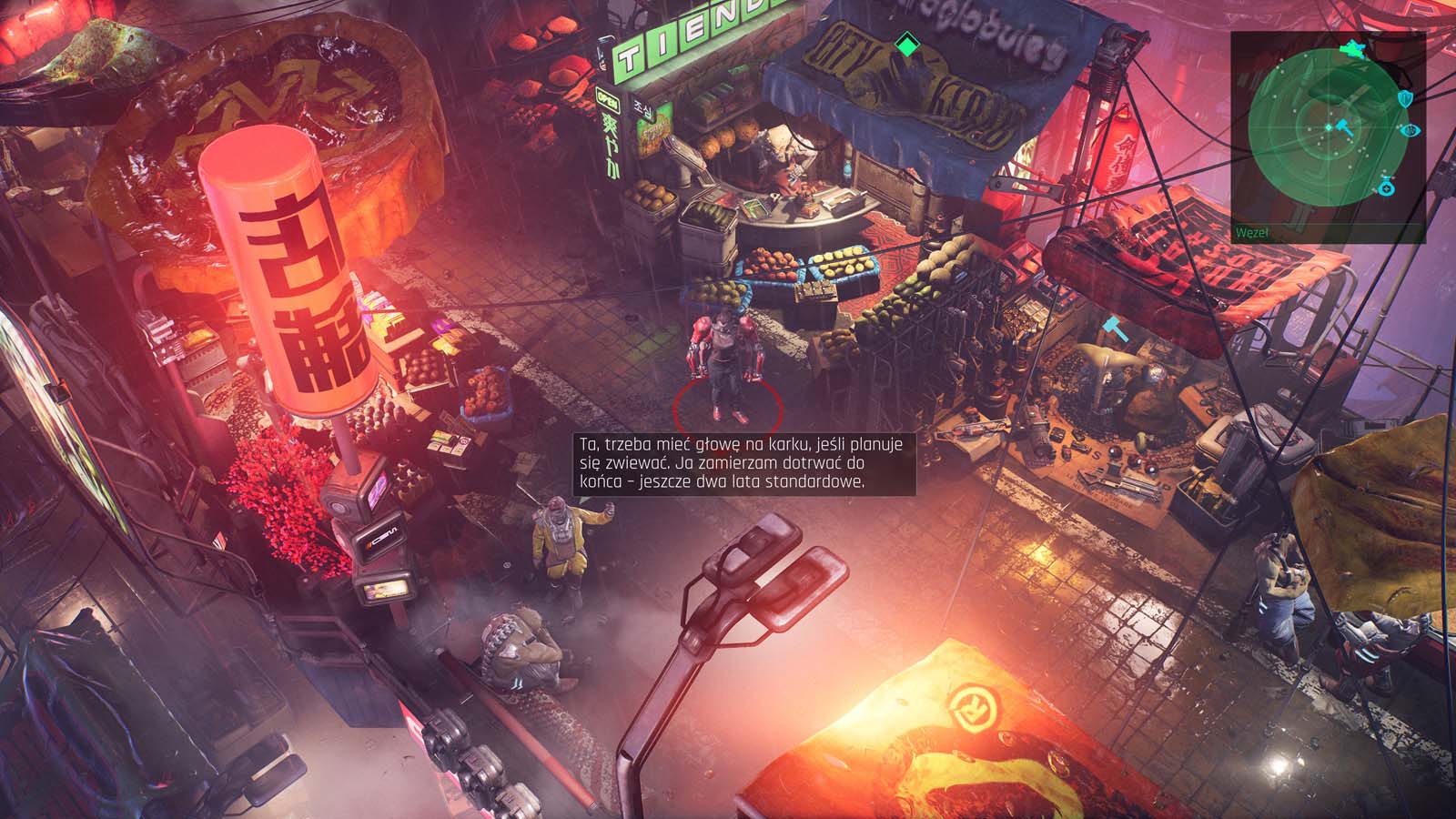
Task: Select the eye marker on the minimap edge
Action: [x=1412, y=130]
